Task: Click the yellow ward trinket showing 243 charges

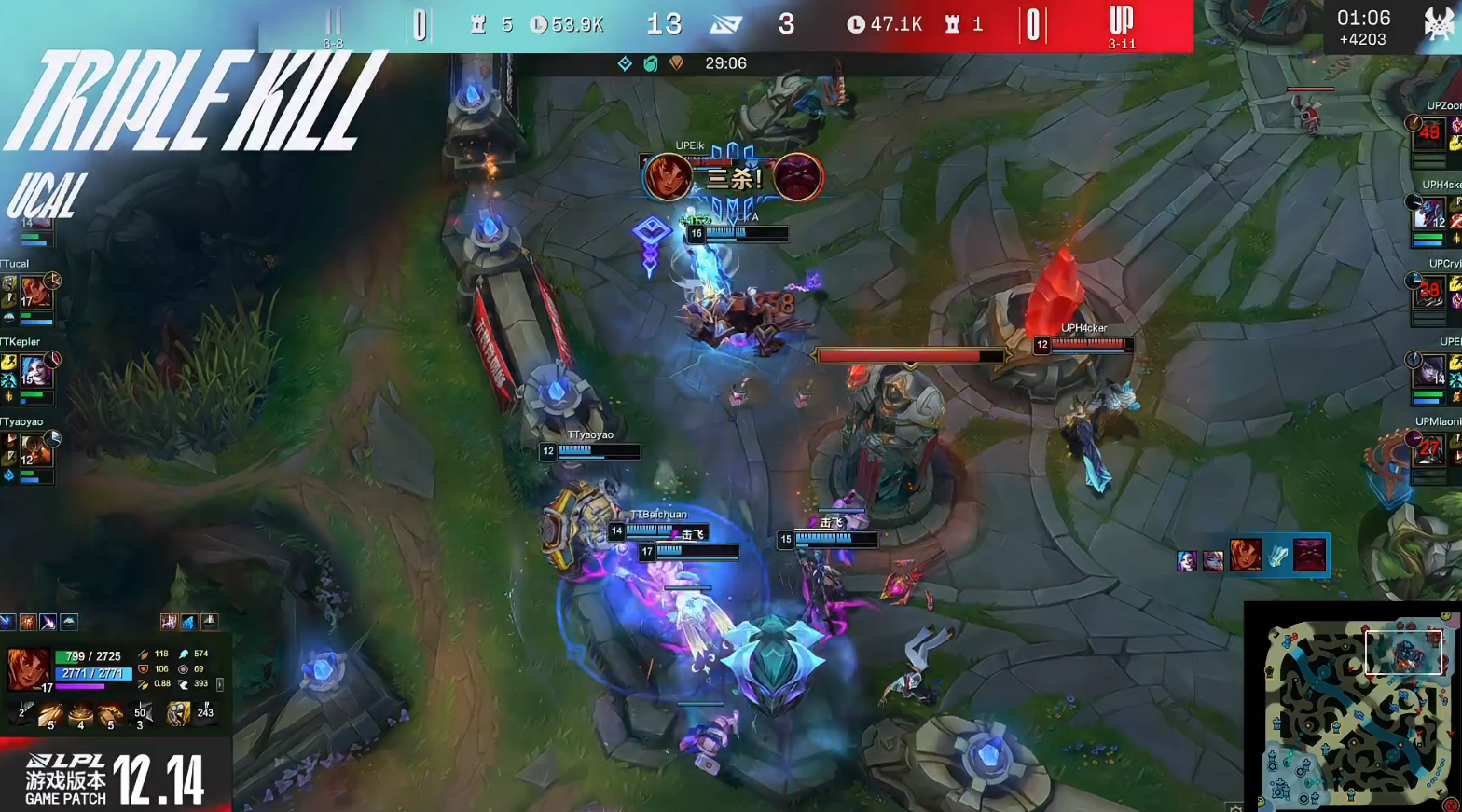Action: (178, 713)
